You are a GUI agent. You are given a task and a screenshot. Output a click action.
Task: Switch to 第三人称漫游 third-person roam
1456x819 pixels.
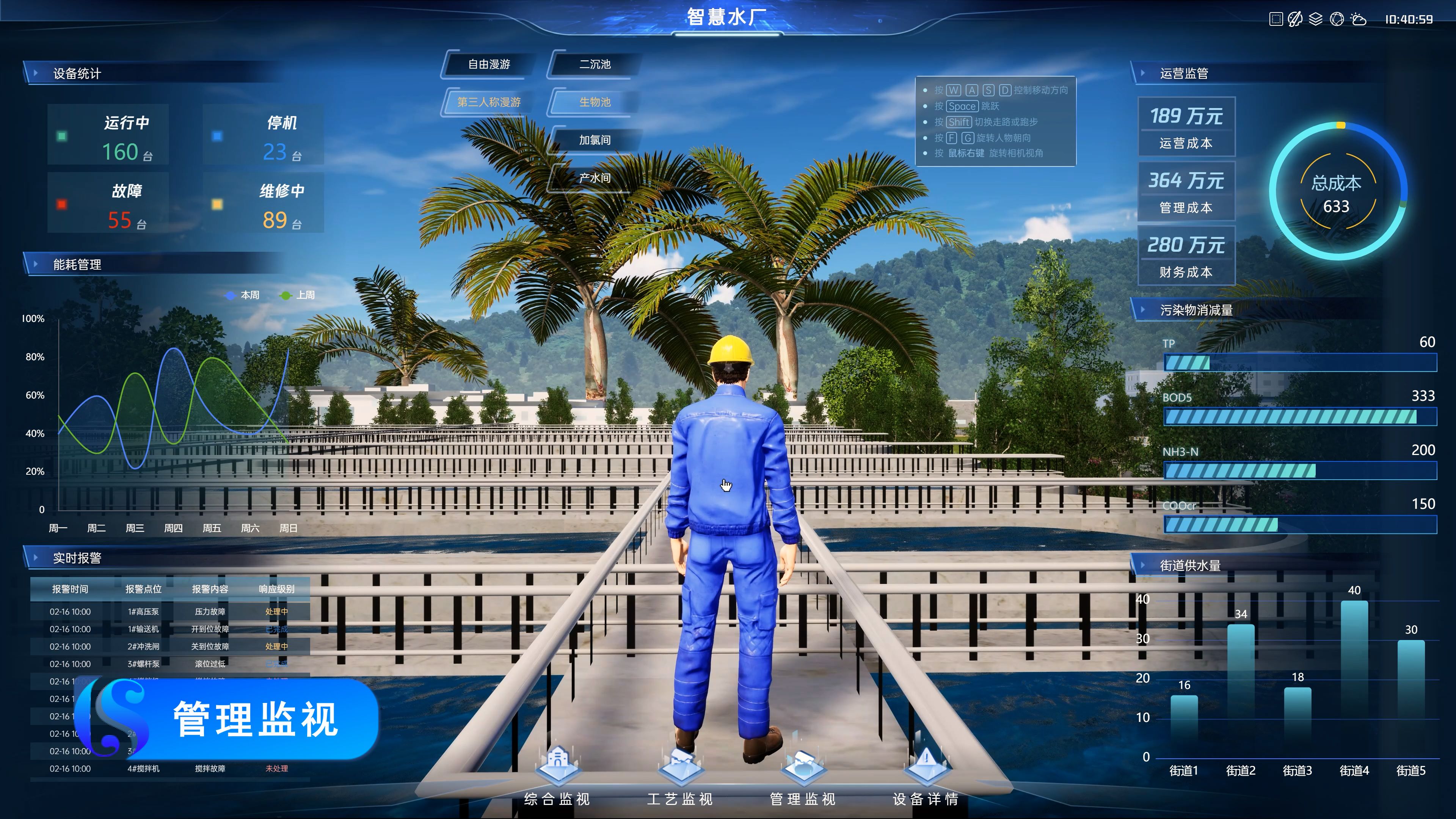489,102
